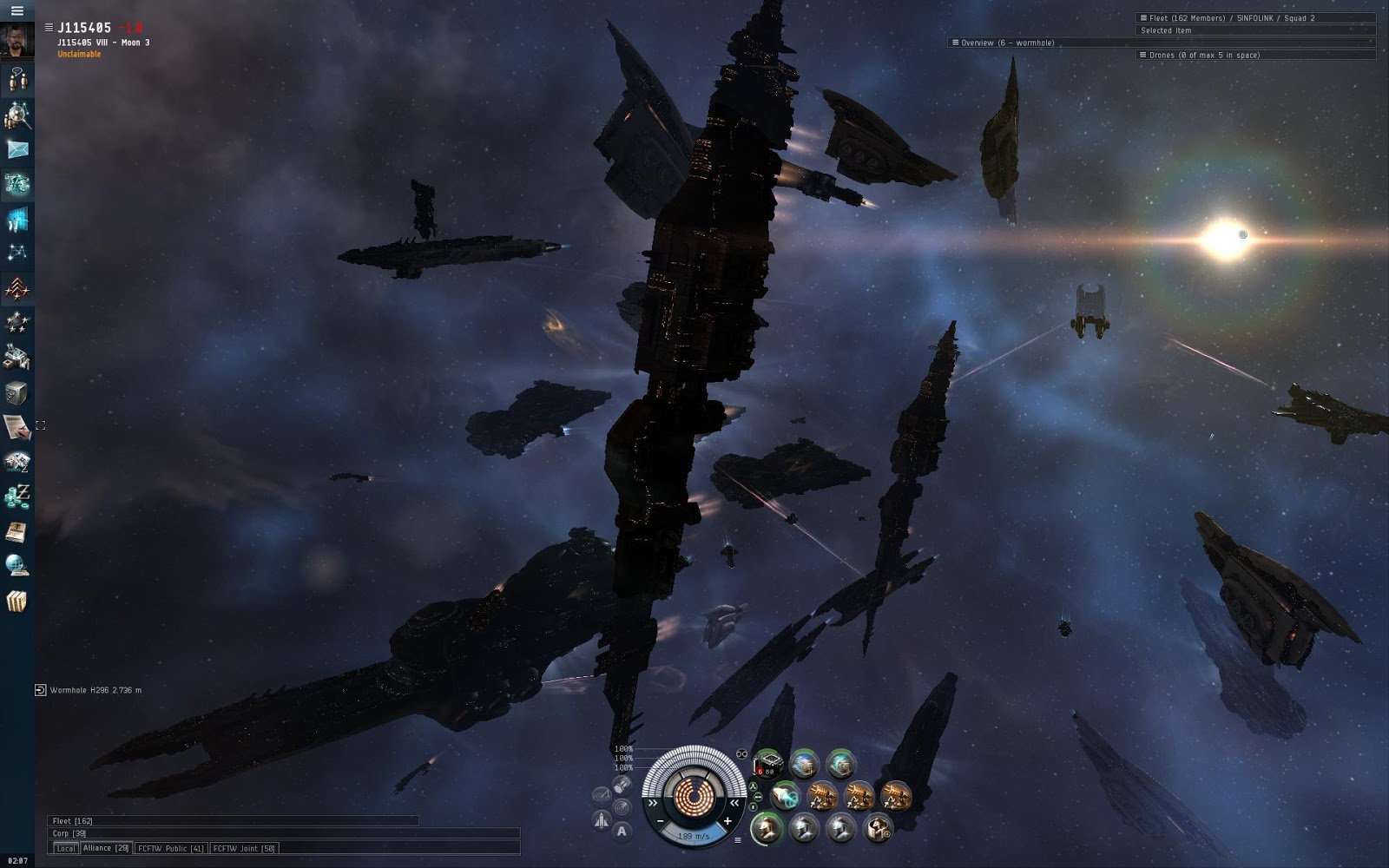Image resolution: width=1389 pixels, height=868 pixels.
Task: Open the FCFTW Joint chat tab
Action: [243, 848]
